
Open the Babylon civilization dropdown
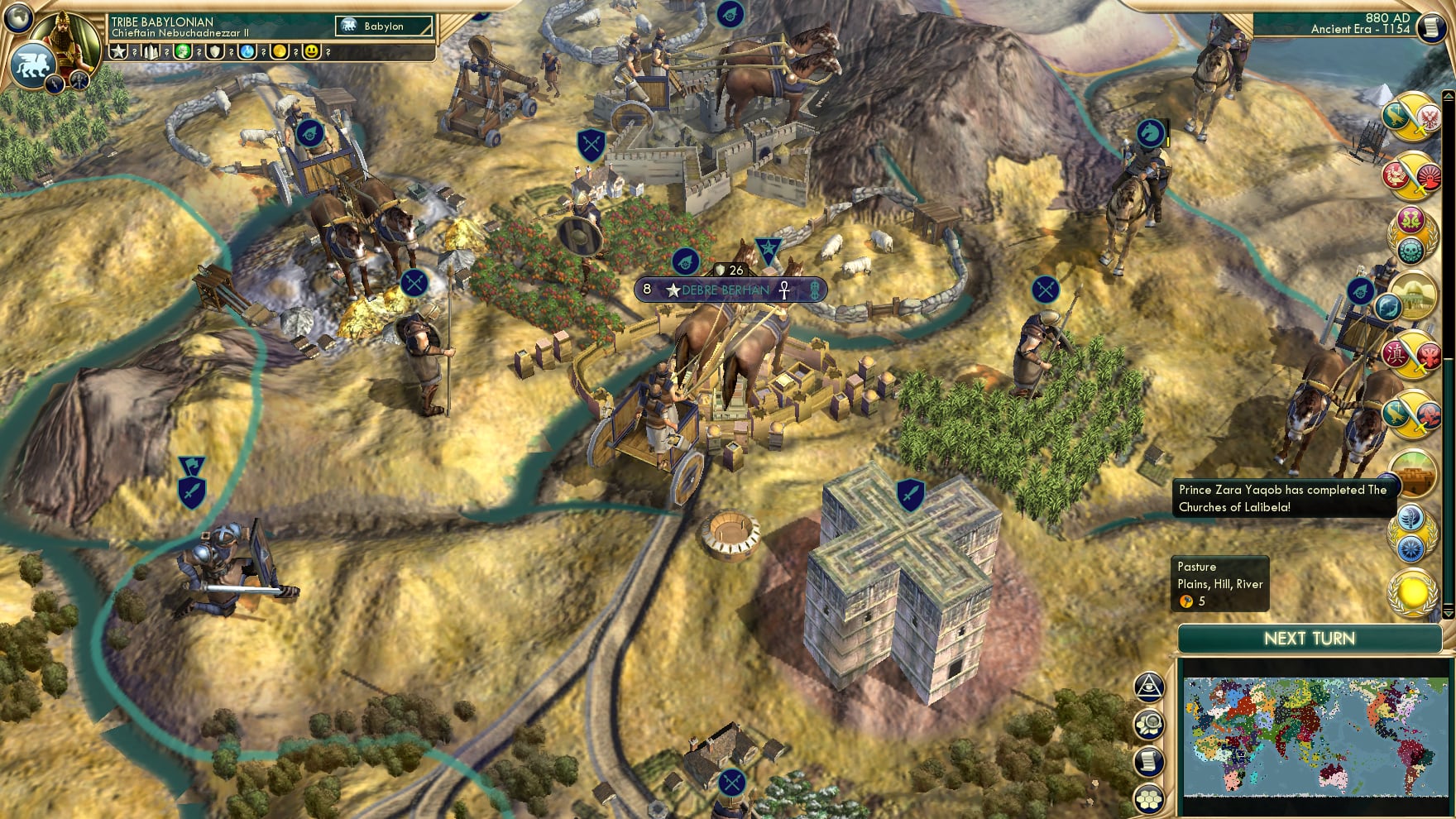385,26
